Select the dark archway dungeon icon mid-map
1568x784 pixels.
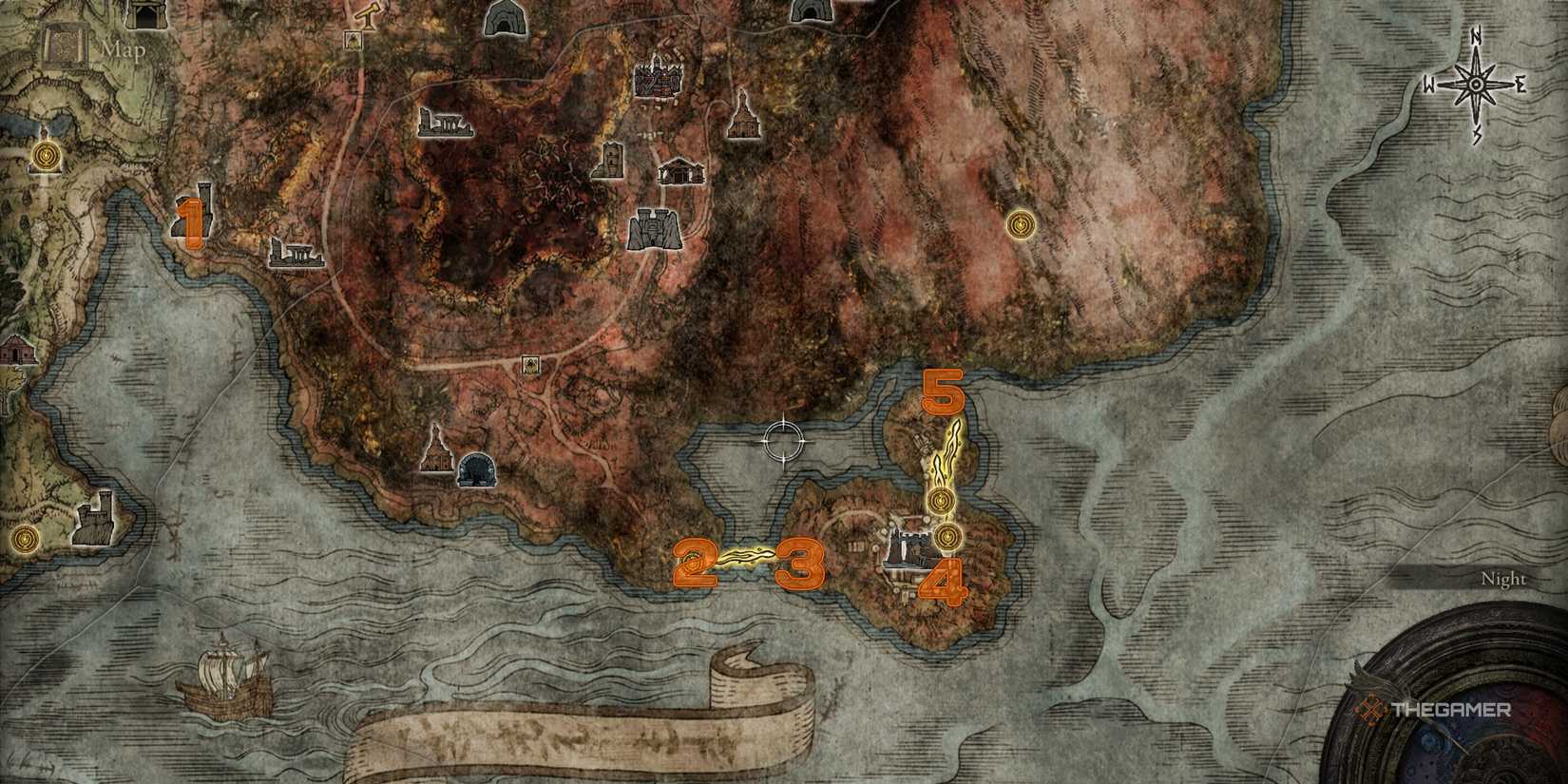coord(478,468)
